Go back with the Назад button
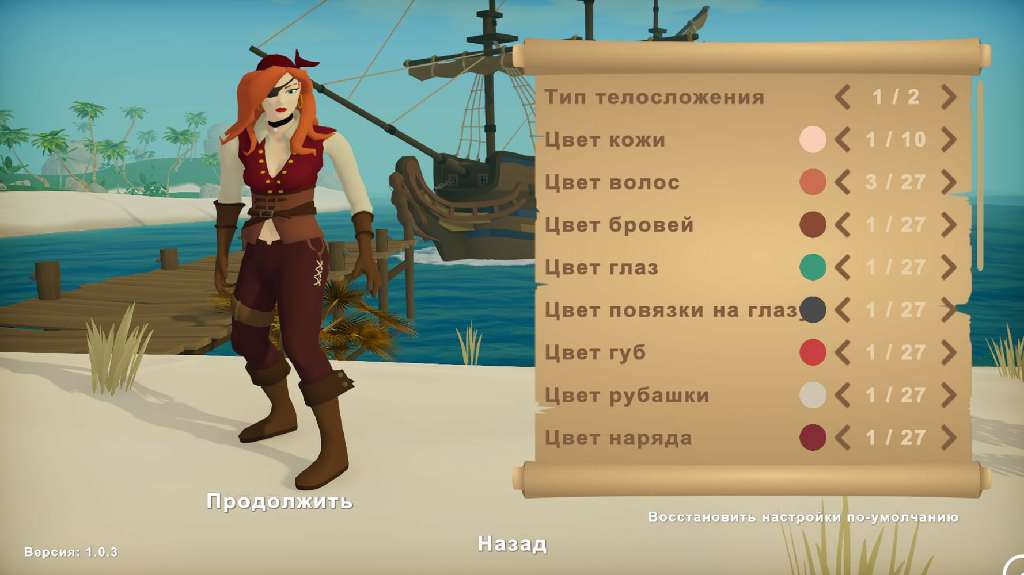 click(x=512, y=544)
